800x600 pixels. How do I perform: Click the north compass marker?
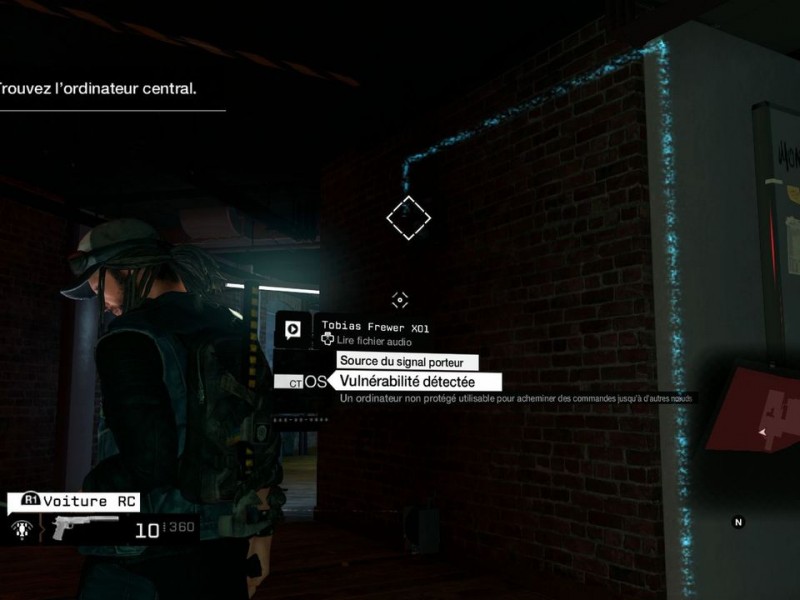[738, 522]
